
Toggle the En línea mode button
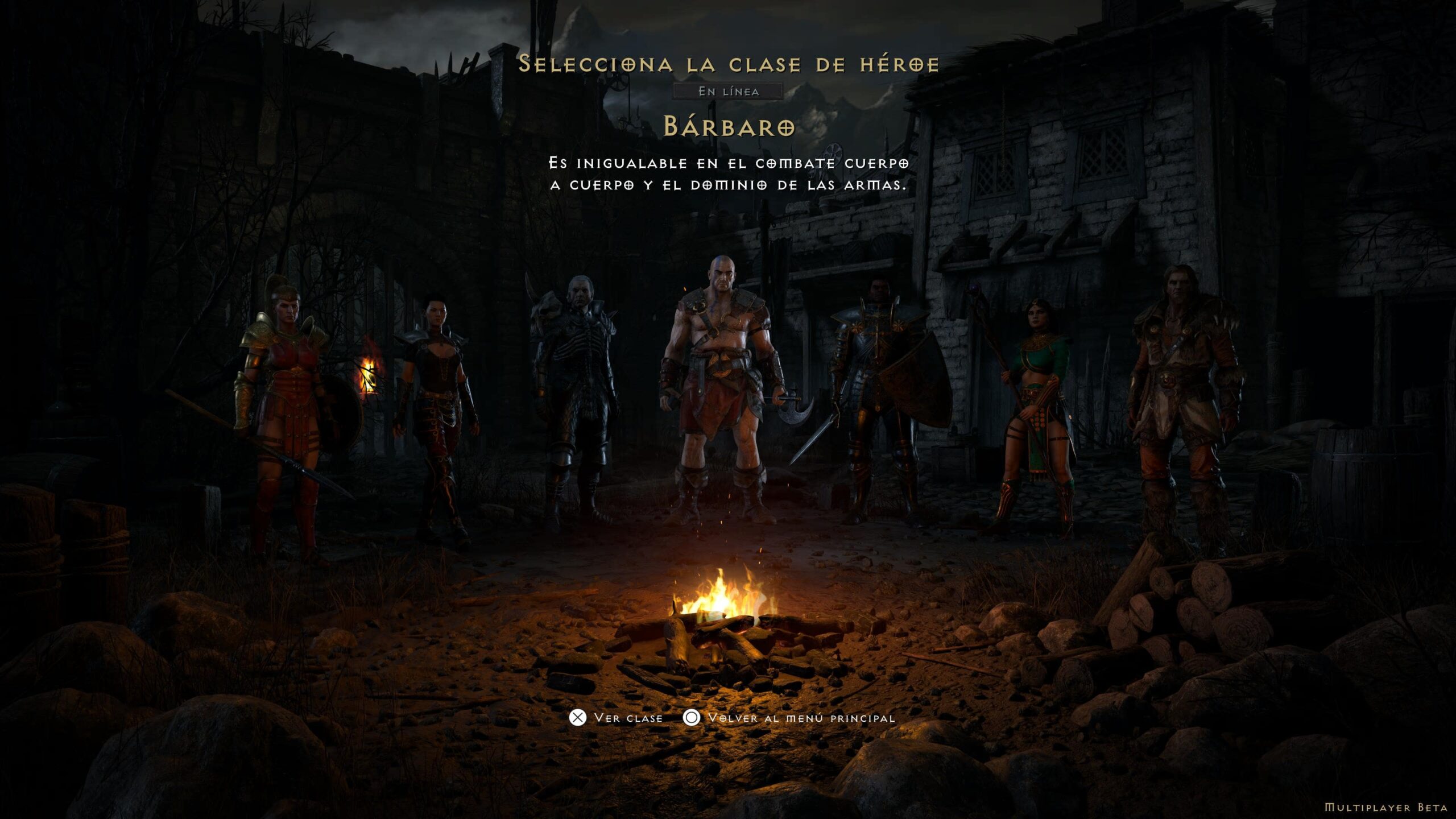tap(728, 91)
